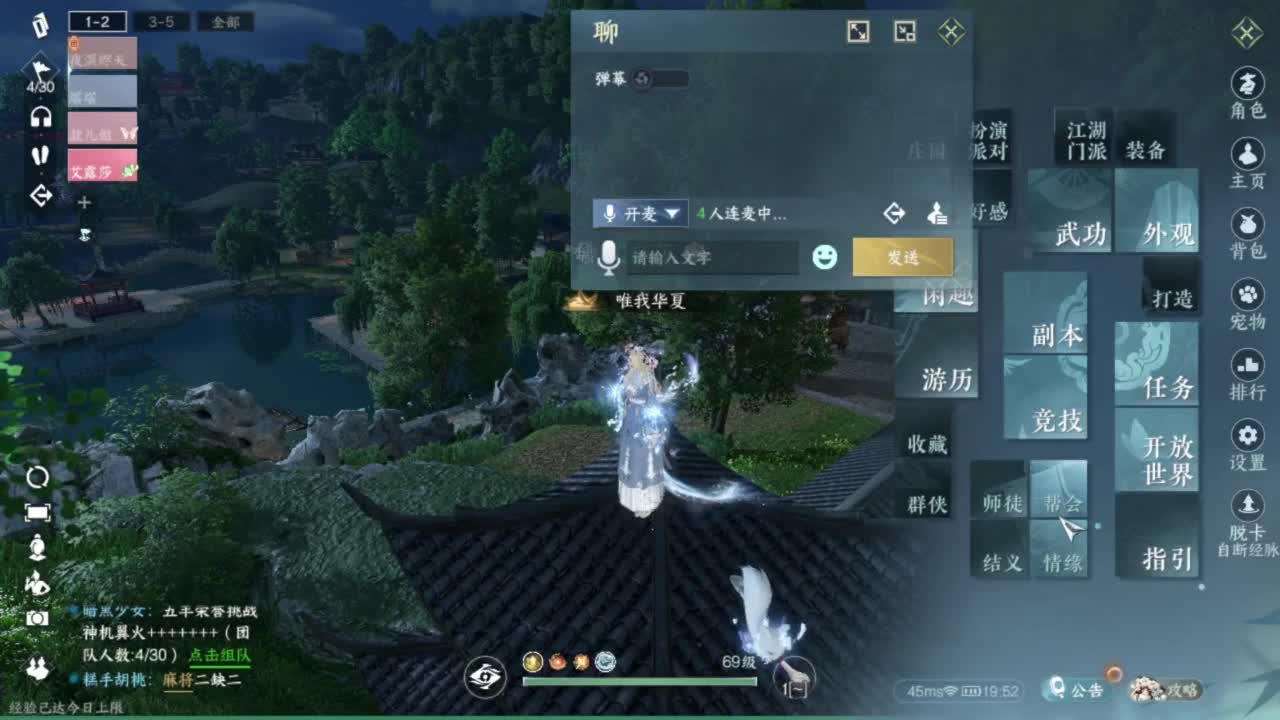The height and width of the screenshot is (720, 1280).
Task: Open the 排行 rankings icon
Action: (x=1248, y=367)
